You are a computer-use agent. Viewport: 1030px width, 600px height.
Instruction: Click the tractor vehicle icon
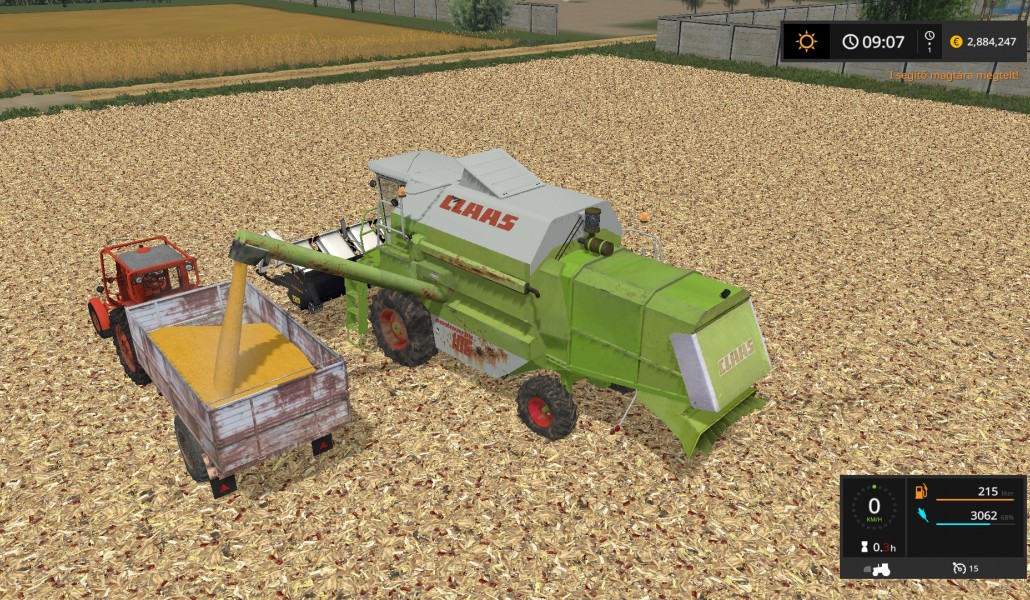click(882, 568)
